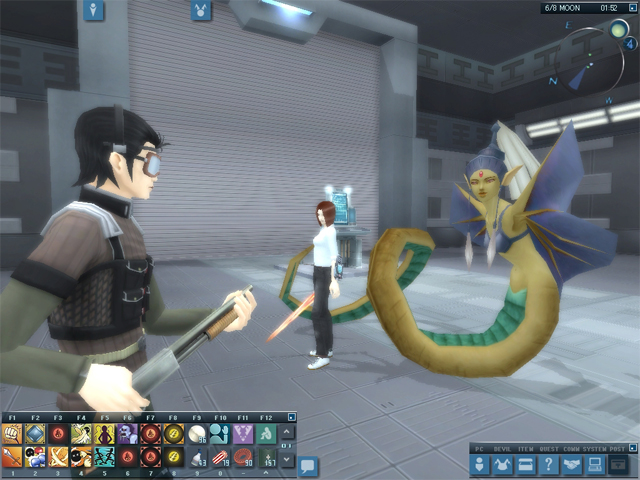Viewport: 640px width, 480px height.
Task: Open the Item menu
Action: click(526, 464)
